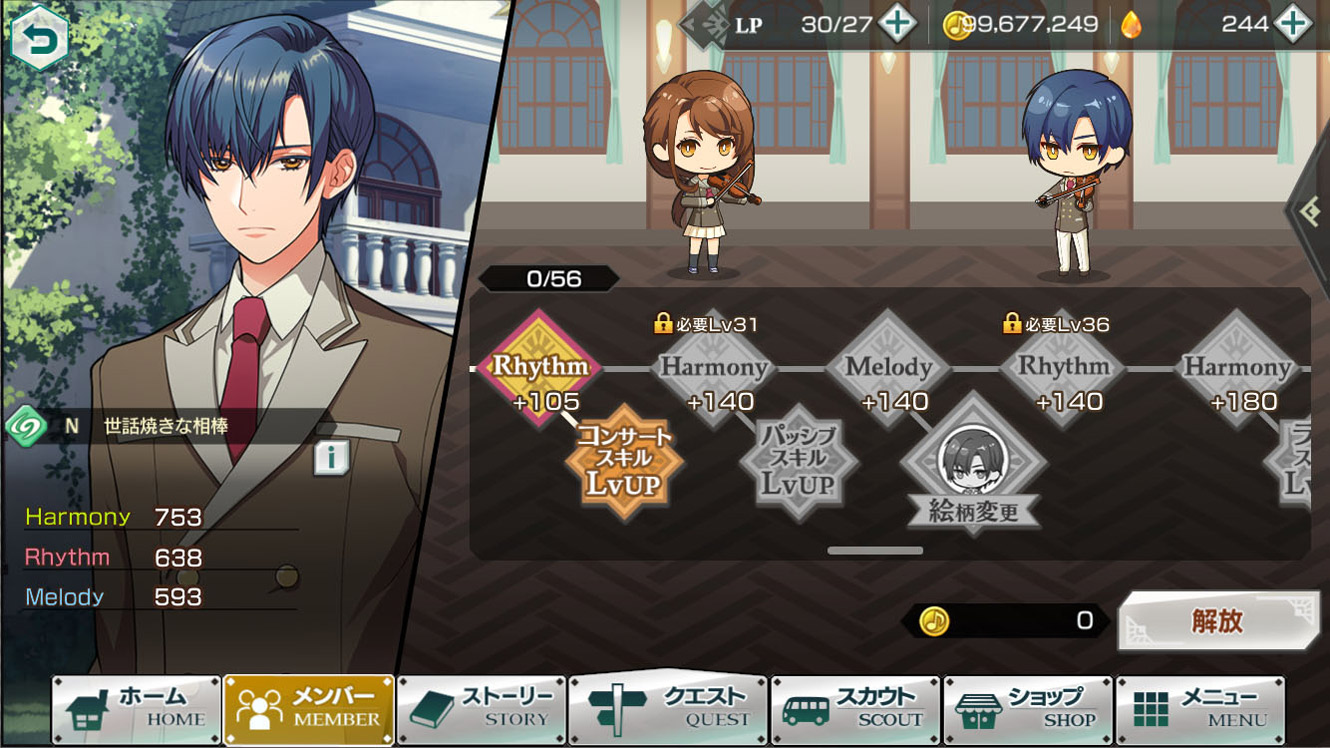Open the card info button
1330x748 pixels.
[331, 458]
